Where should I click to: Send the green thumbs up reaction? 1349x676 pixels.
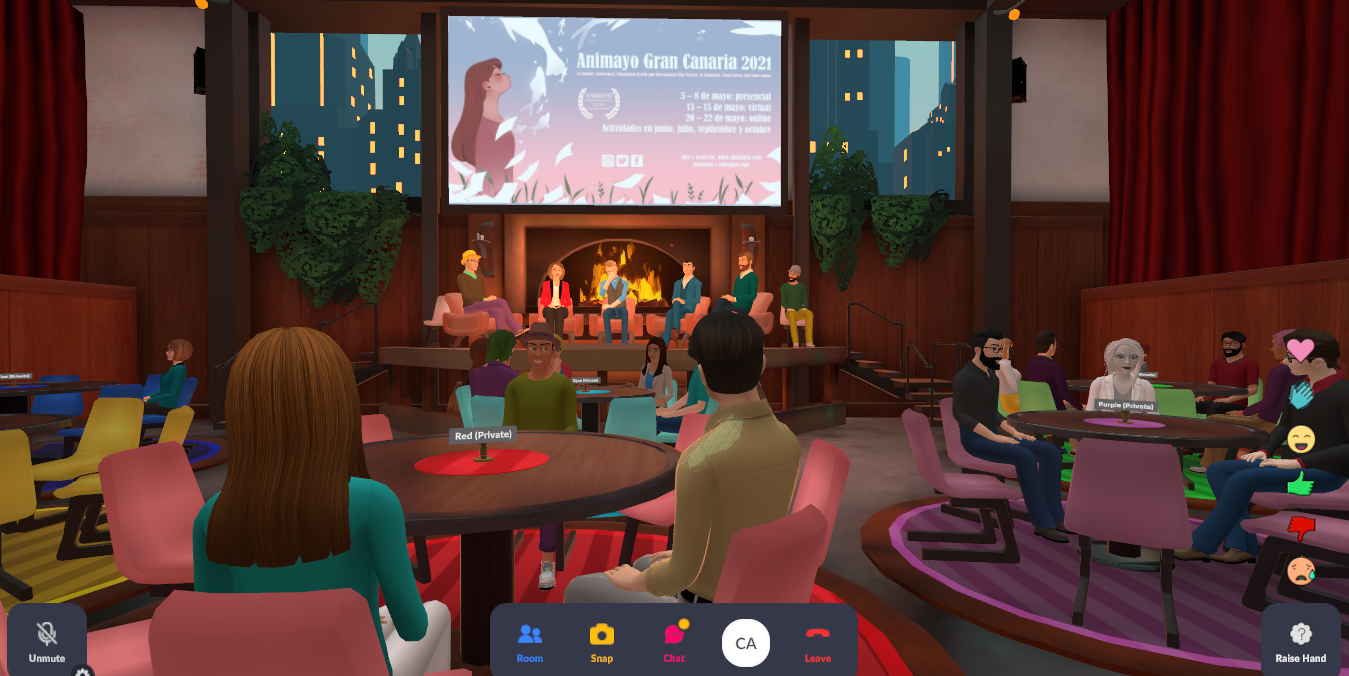coord(1300,484)
